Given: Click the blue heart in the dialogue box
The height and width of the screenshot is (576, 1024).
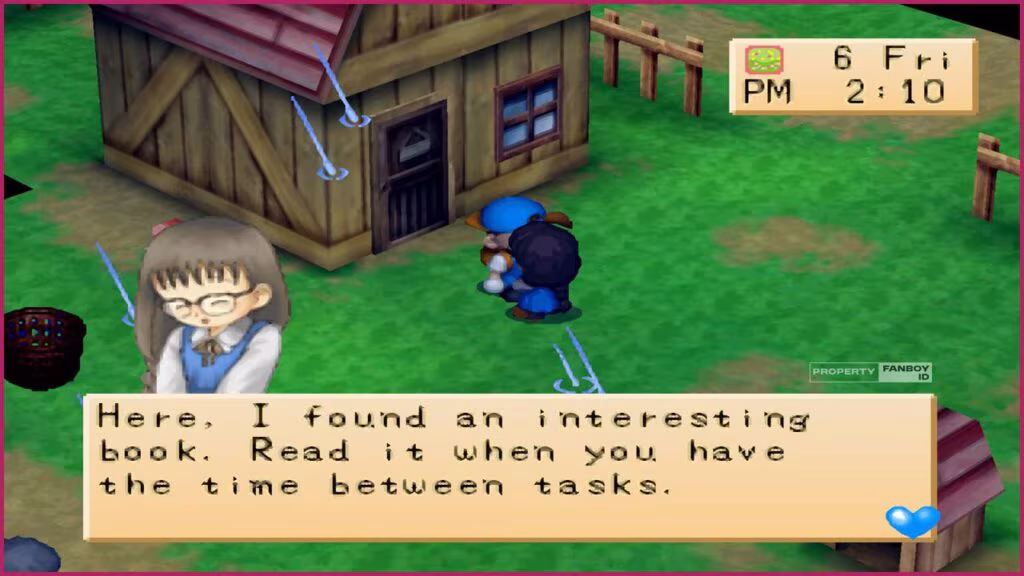Looking at the screenshot, I should point(912,520).
